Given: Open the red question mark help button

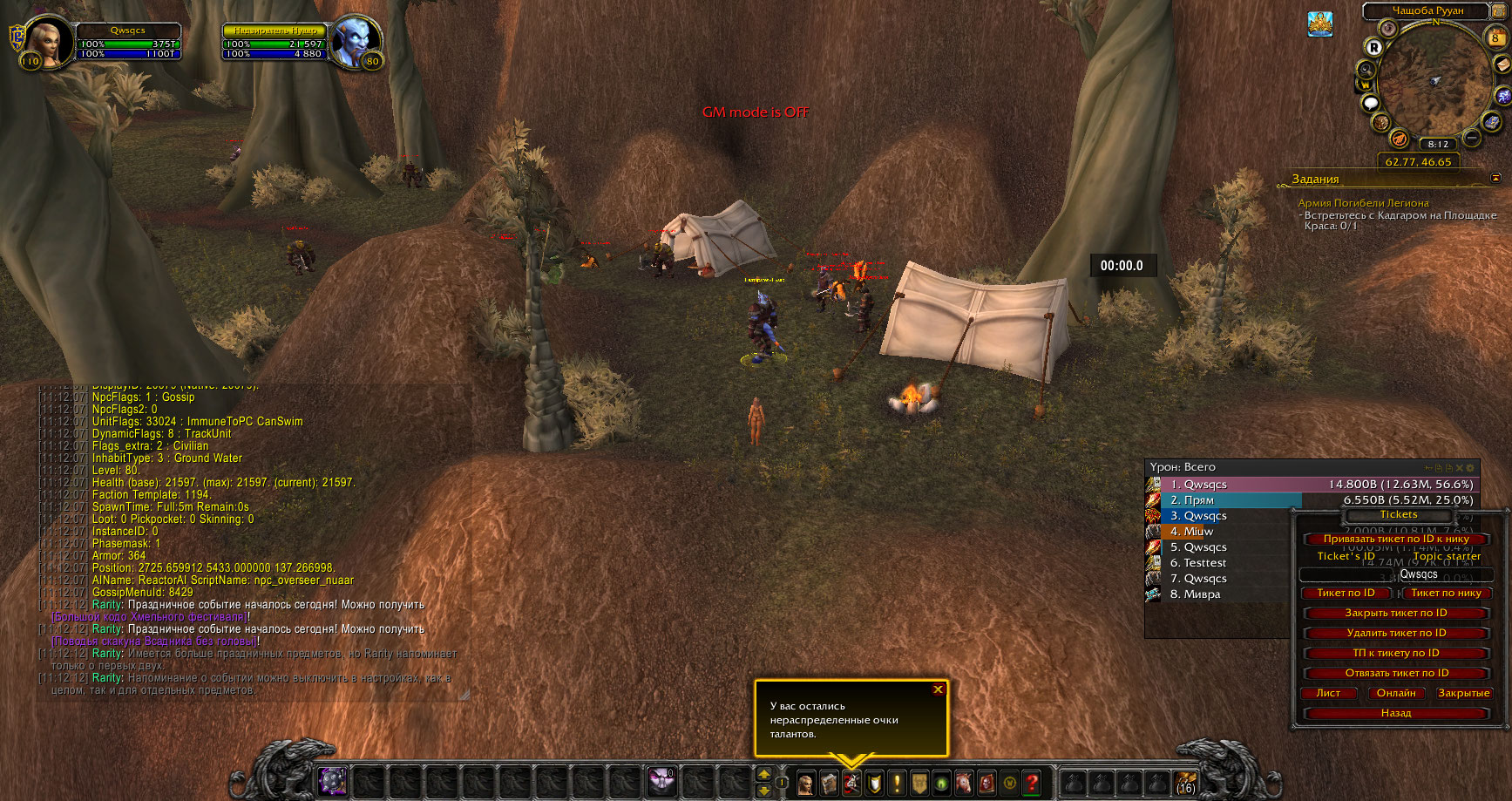Looking at the screenshot, I should [1032, 783].
